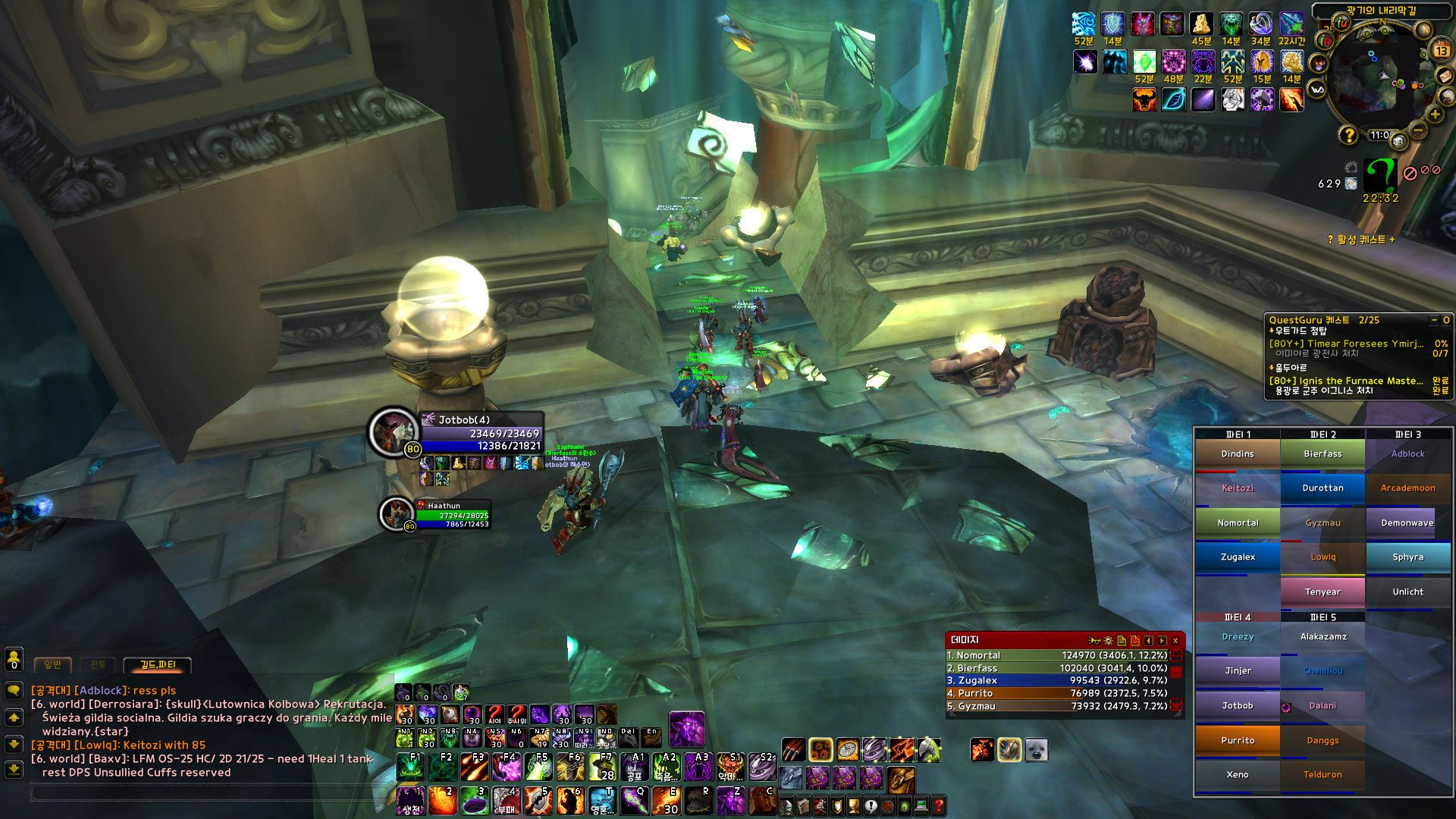The width and height of the screenshot is (1456, 819).
Task: Target Purrito's orange raid frame
Action: click(1238, 740)
